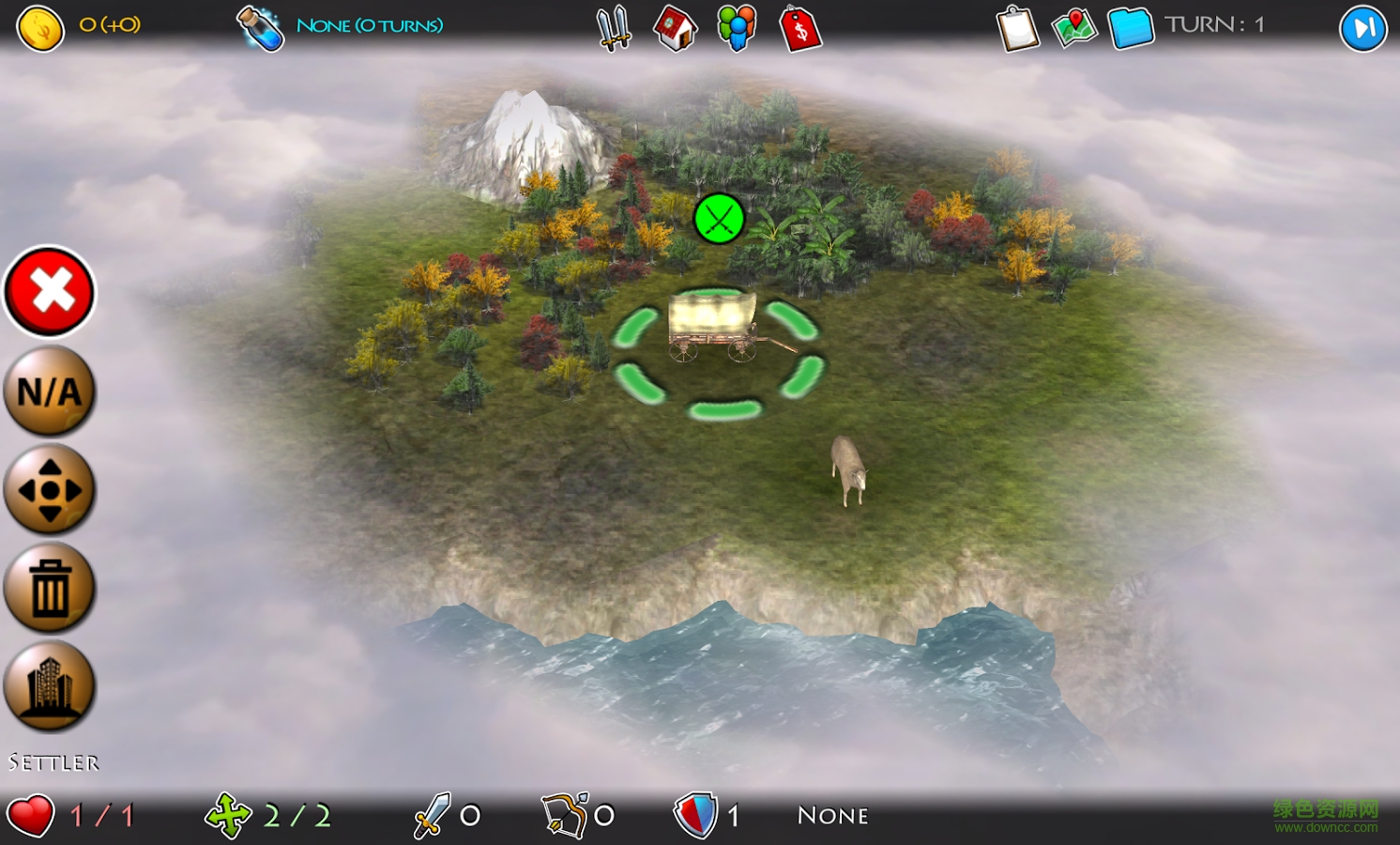1400x845 pixels.
Task: Activate the movement arrows button
Action: click(49, 489)
